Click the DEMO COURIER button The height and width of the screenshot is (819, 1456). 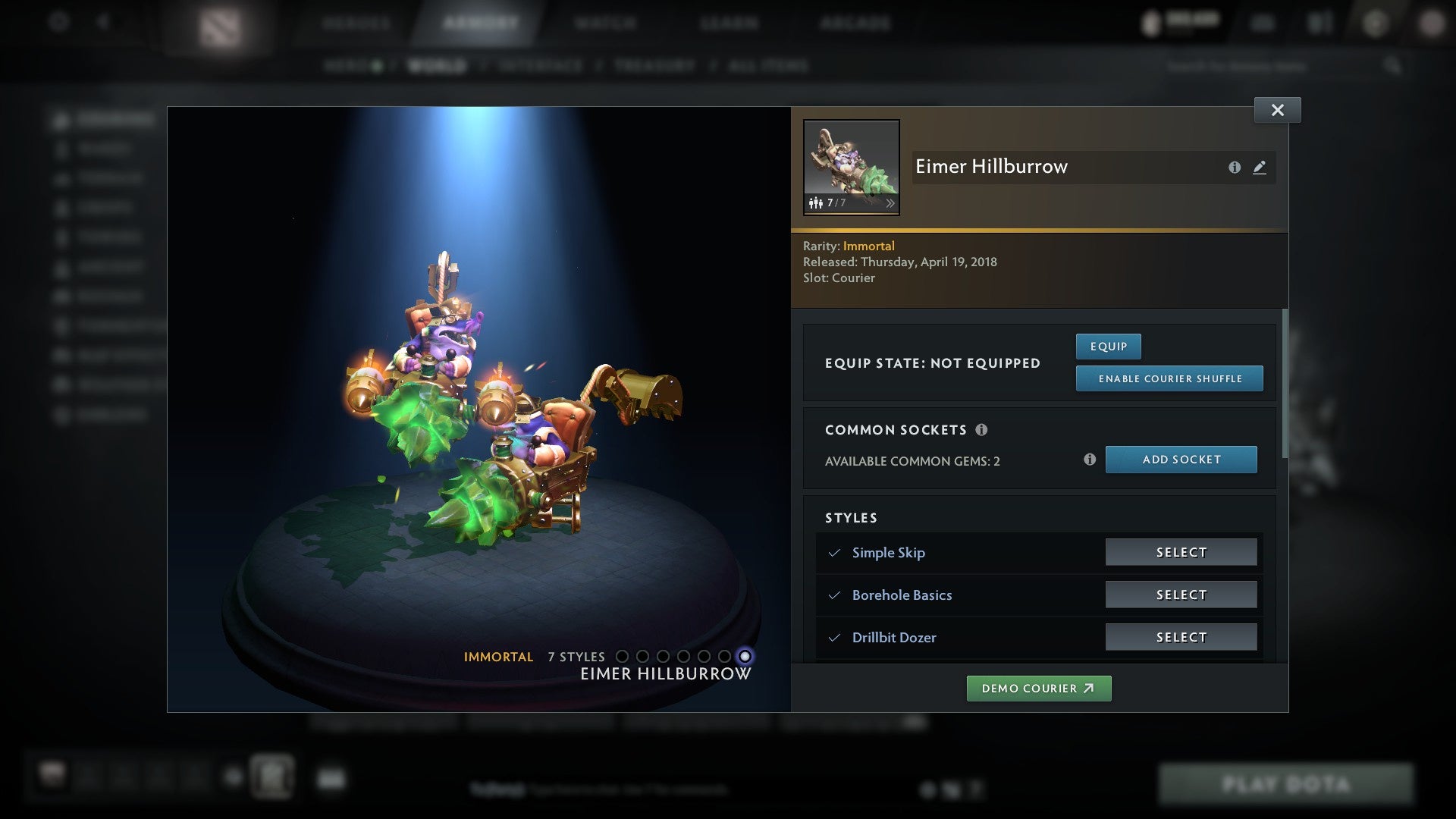1039,688
